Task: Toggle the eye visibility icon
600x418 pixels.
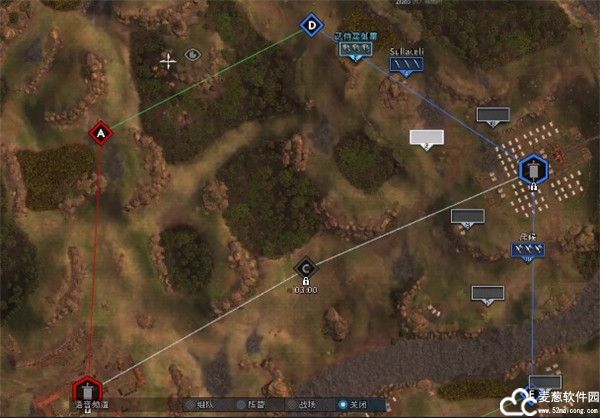Action: (x=193, y=55)
